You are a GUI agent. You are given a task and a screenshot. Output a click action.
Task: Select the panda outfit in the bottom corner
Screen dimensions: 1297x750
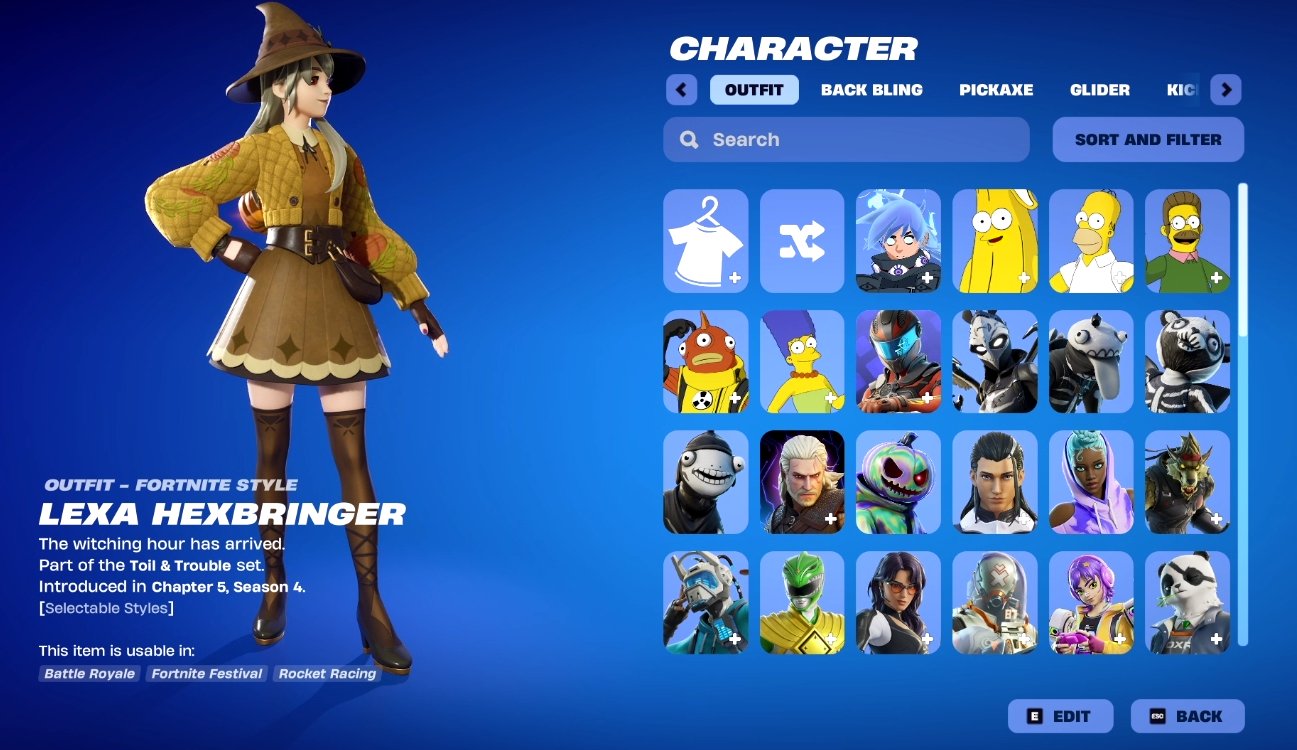pyautogui.click(x=1187, y=602)
